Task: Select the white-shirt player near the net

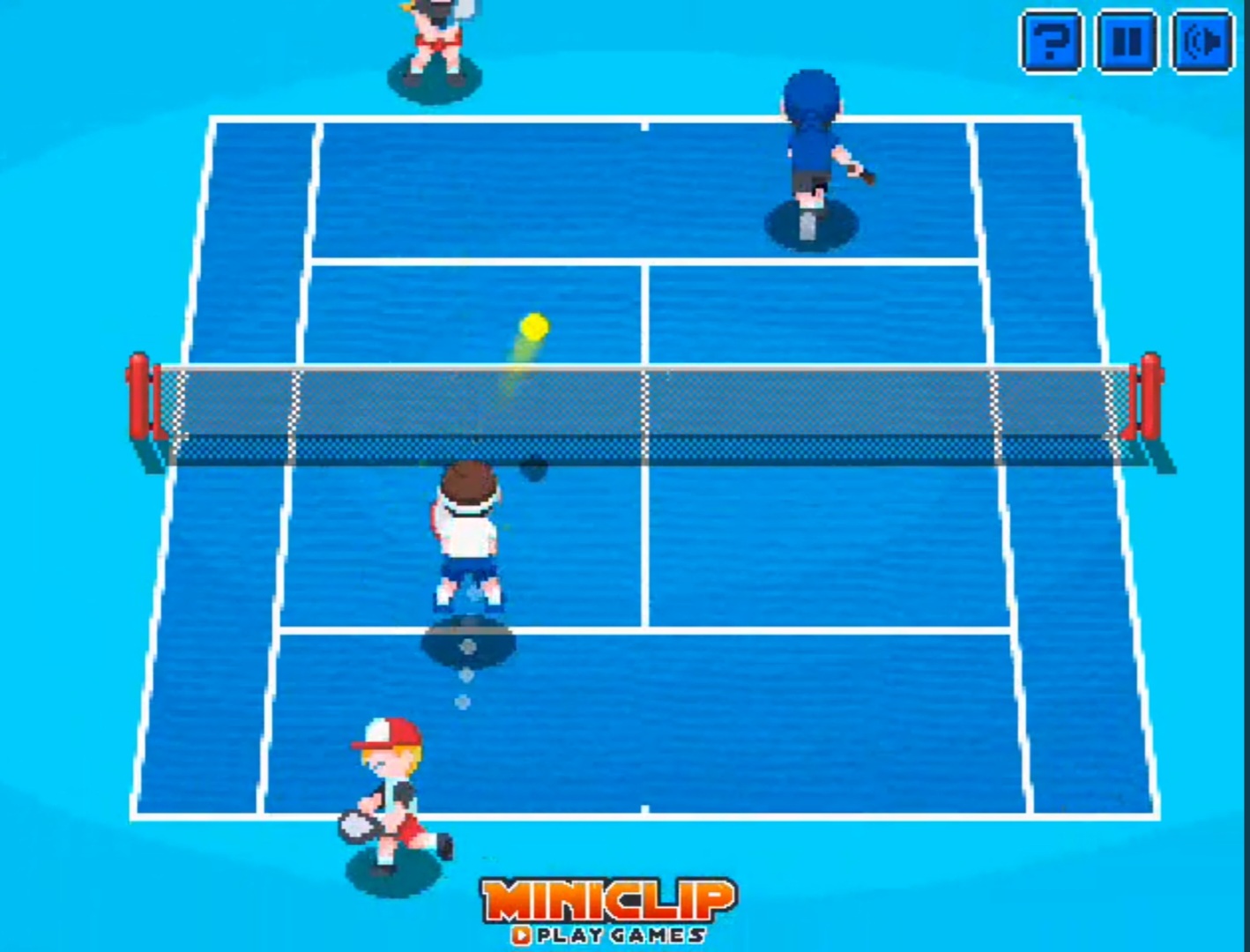Action: pyautogui.click(x=469, y=529)
